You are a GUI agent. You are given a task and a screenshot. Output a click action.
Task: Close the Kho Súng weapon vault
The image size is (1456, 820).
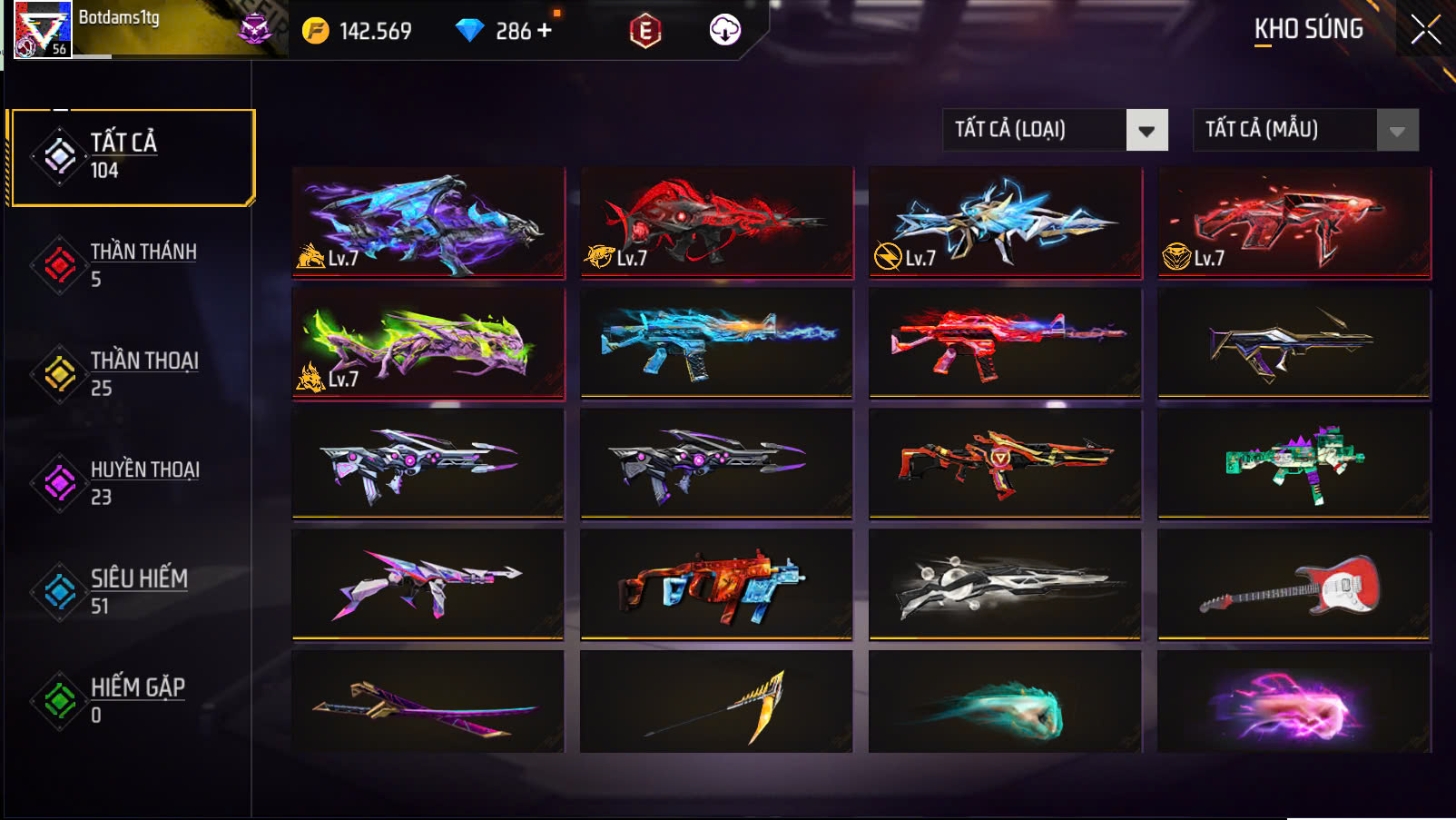tap(1425, 30)
